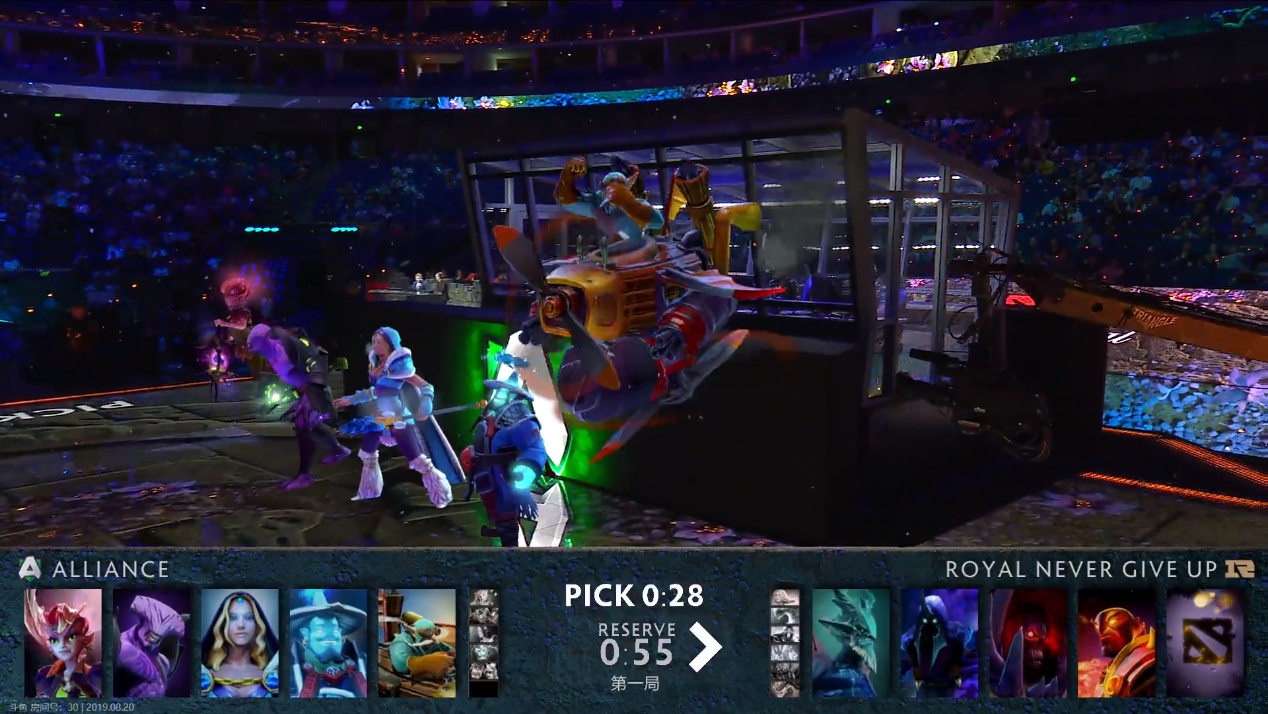
Task: Click the blue hooded hero portrait
Action: 939,643
